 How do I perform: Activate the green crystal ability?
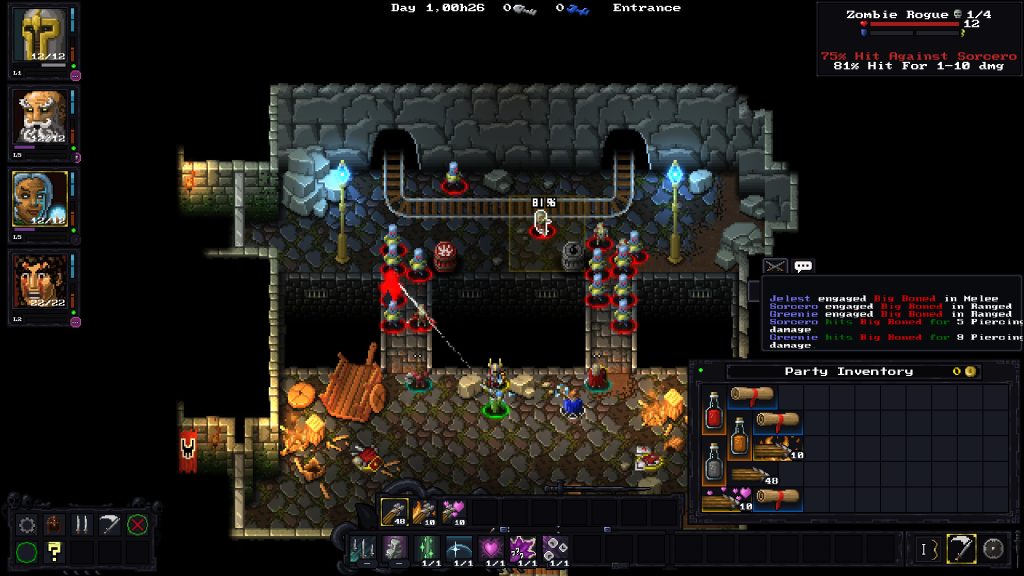point(427,548)
